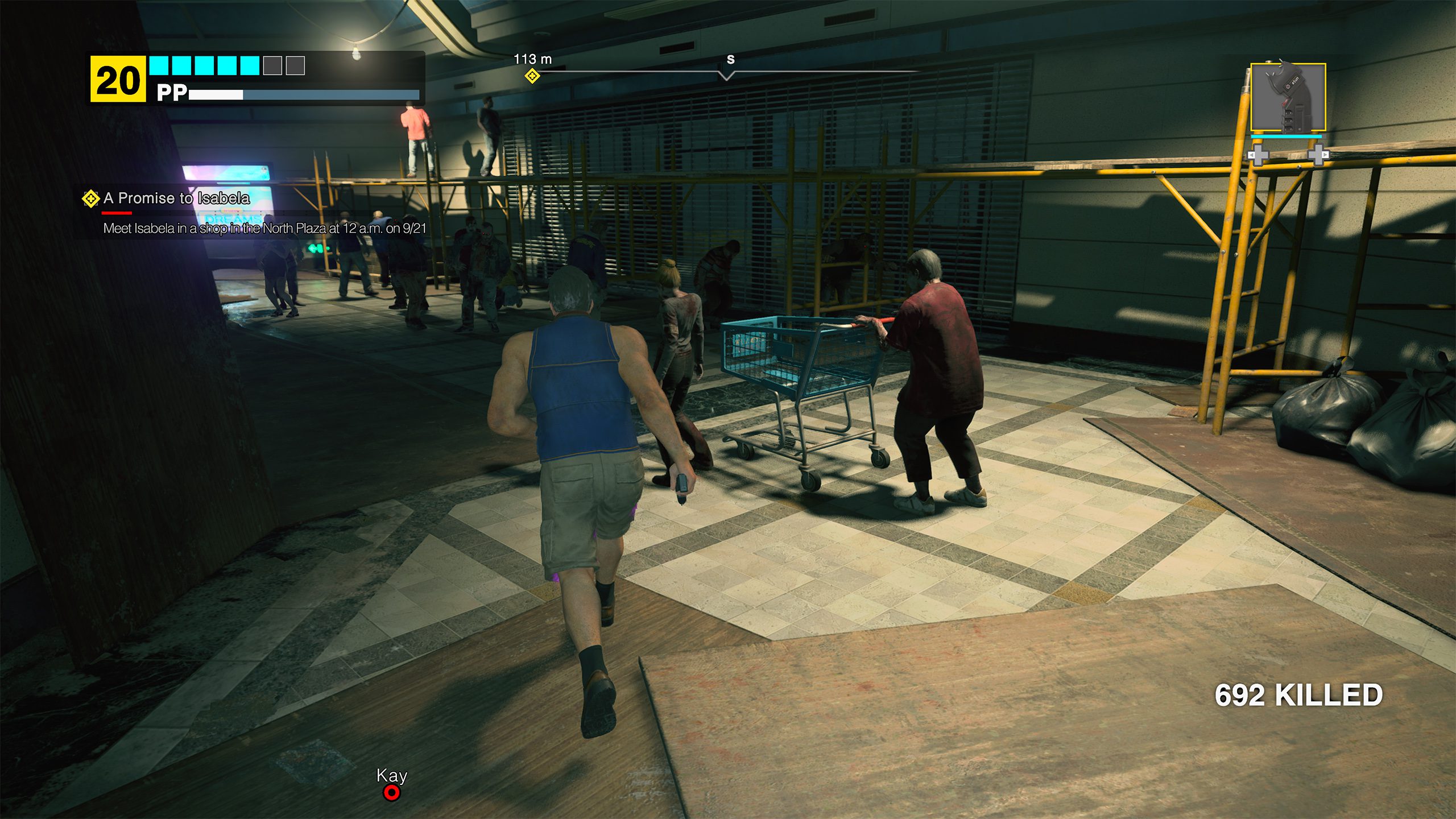Image resolution: width=1456 pixels, height=819 pixels.
Task: Click the level 20 badge
Action: [x=118, y=80]
